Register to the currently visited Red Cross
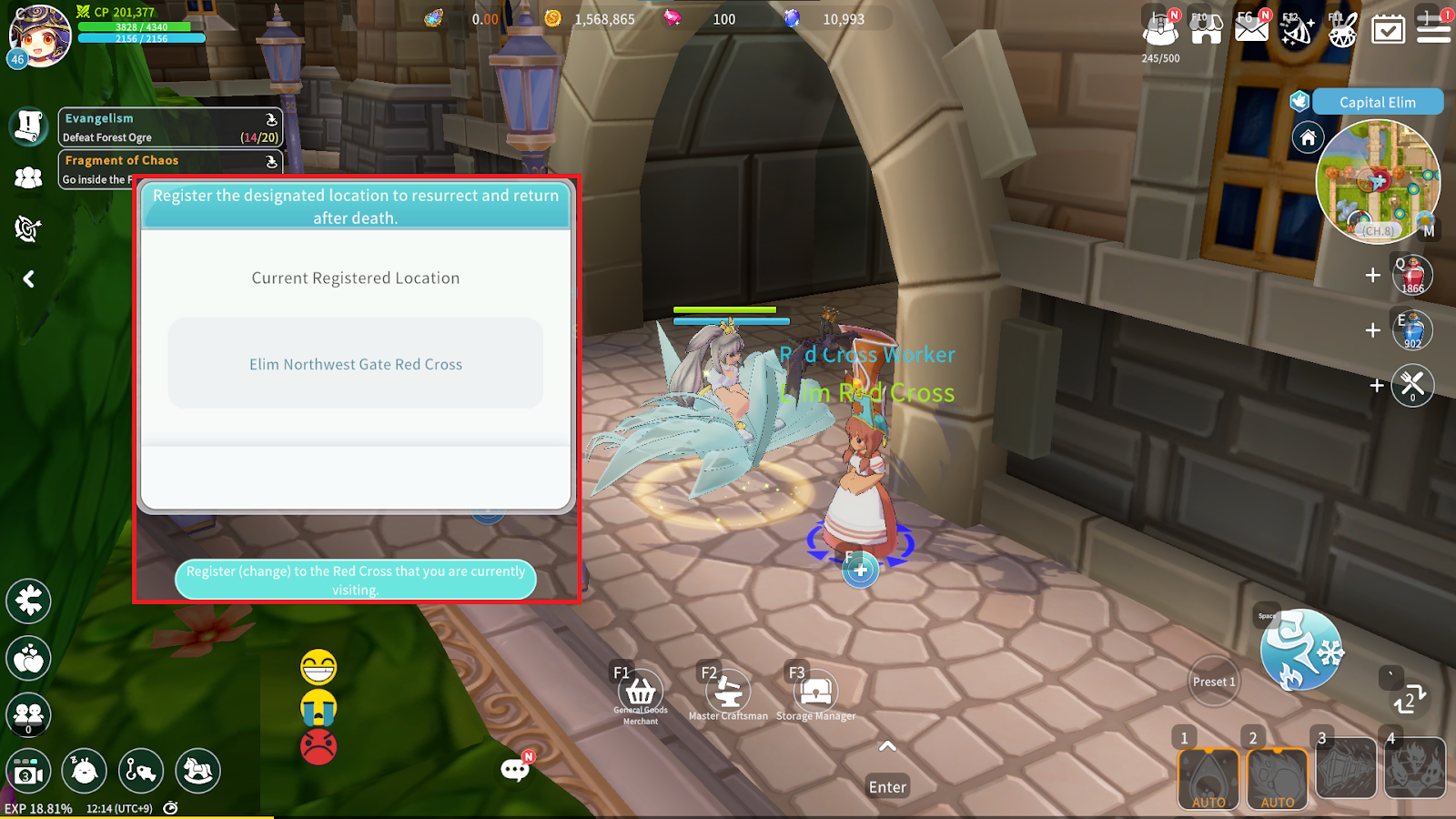This screenshot has height=819, width=1456. (355, 580)
